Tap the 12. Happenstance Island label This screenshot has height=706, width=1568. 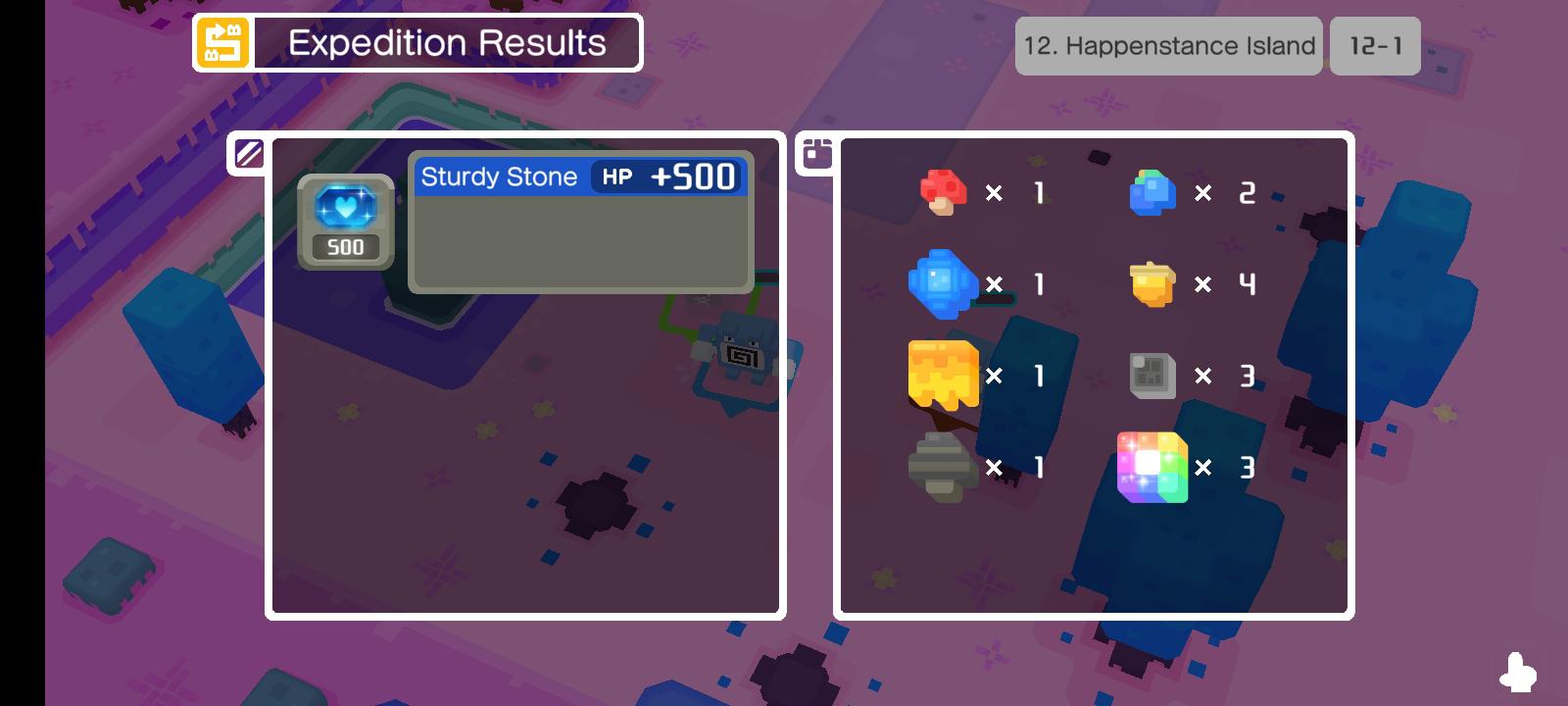click(1169, 45)
